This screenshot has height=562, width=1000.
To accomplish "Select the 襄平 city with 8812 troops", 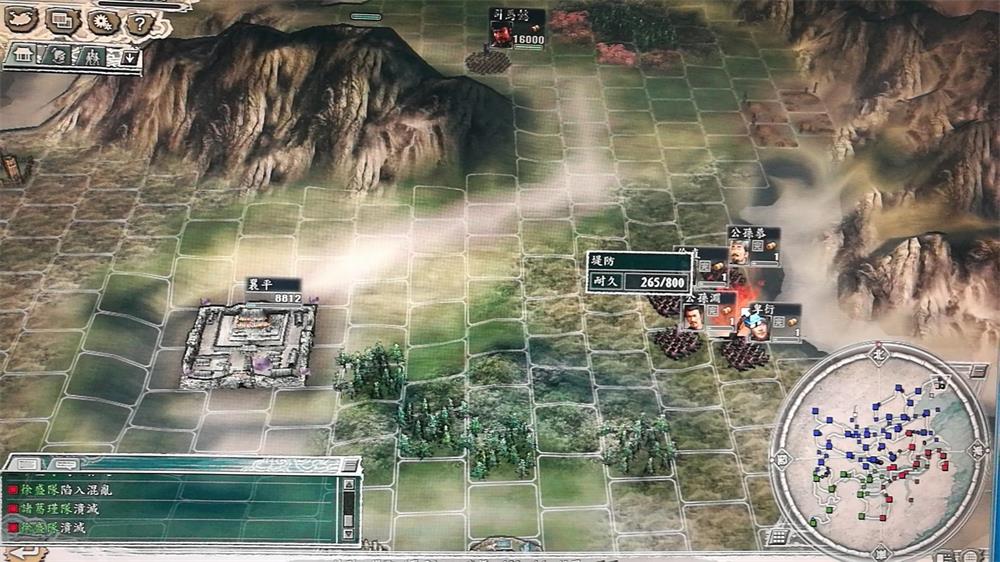I will (x=249, y=343).
